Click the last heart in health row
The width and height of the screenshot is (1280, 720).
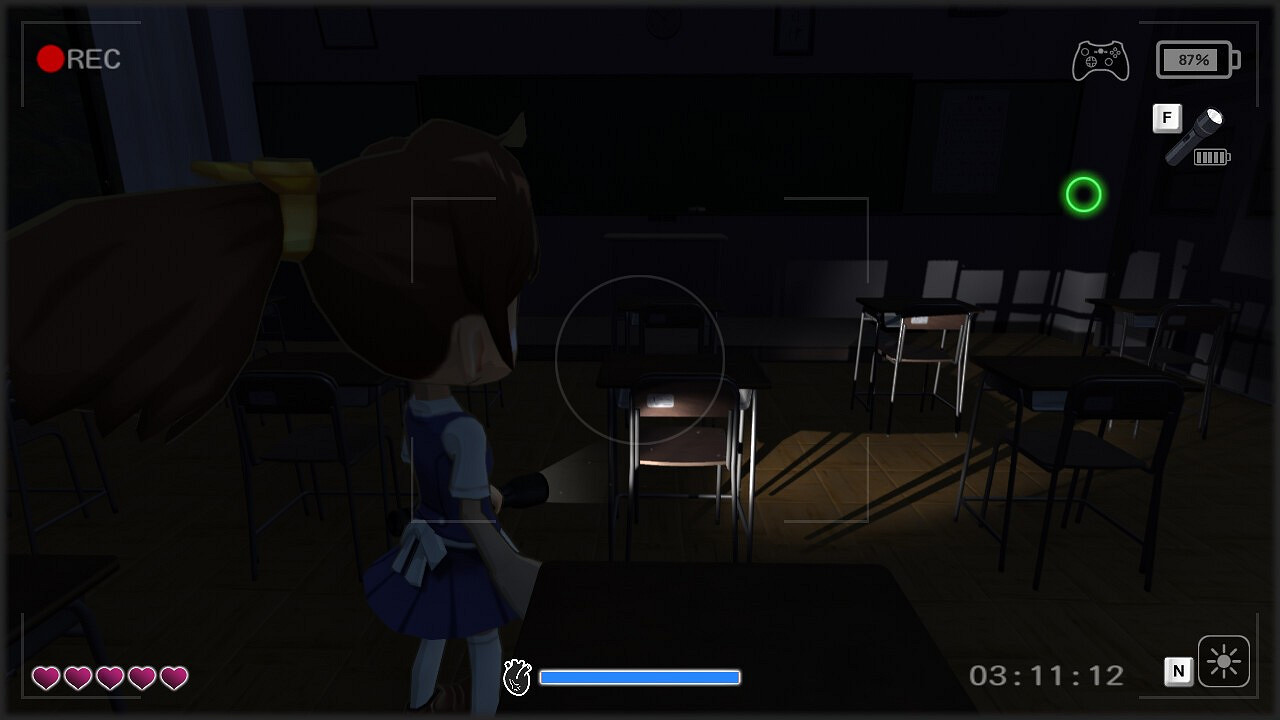(174, 678)
